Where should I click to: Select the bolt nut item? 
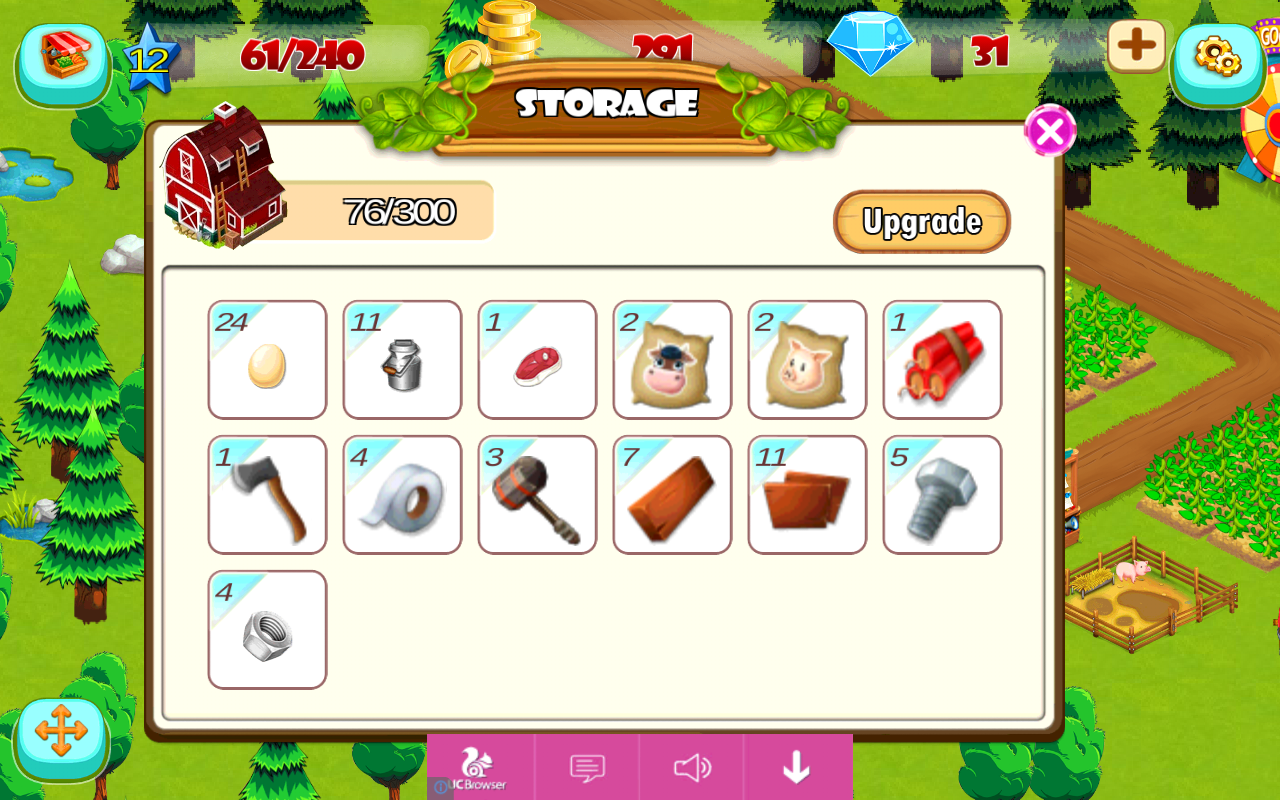pos(266,628)
